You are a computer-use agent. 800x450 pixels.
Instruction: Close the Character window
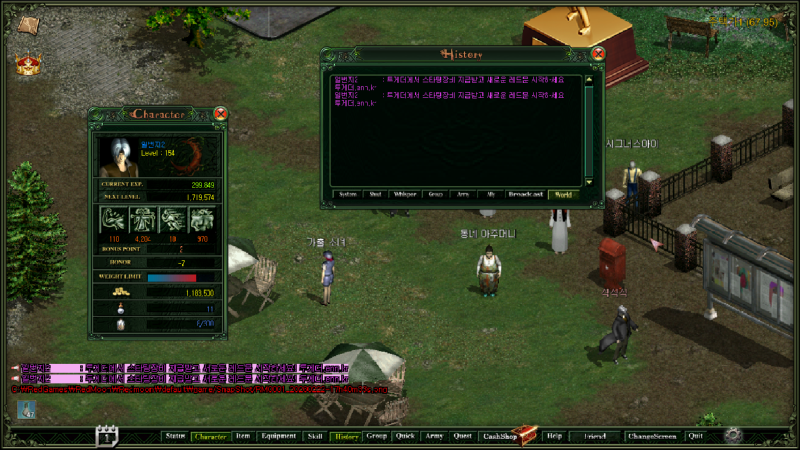click(220, 114)
